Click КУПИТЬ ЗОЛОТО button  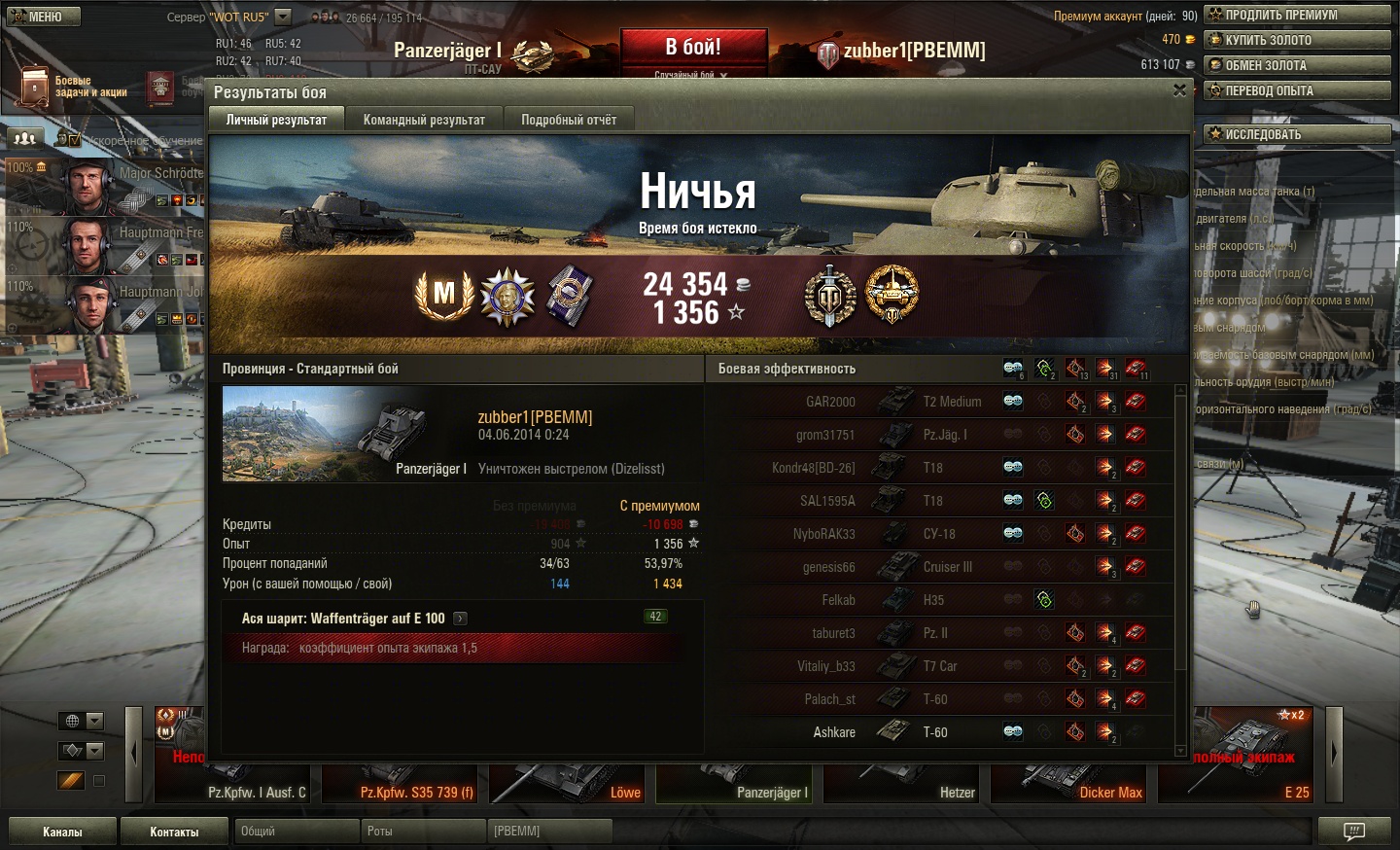(1298, 40)
